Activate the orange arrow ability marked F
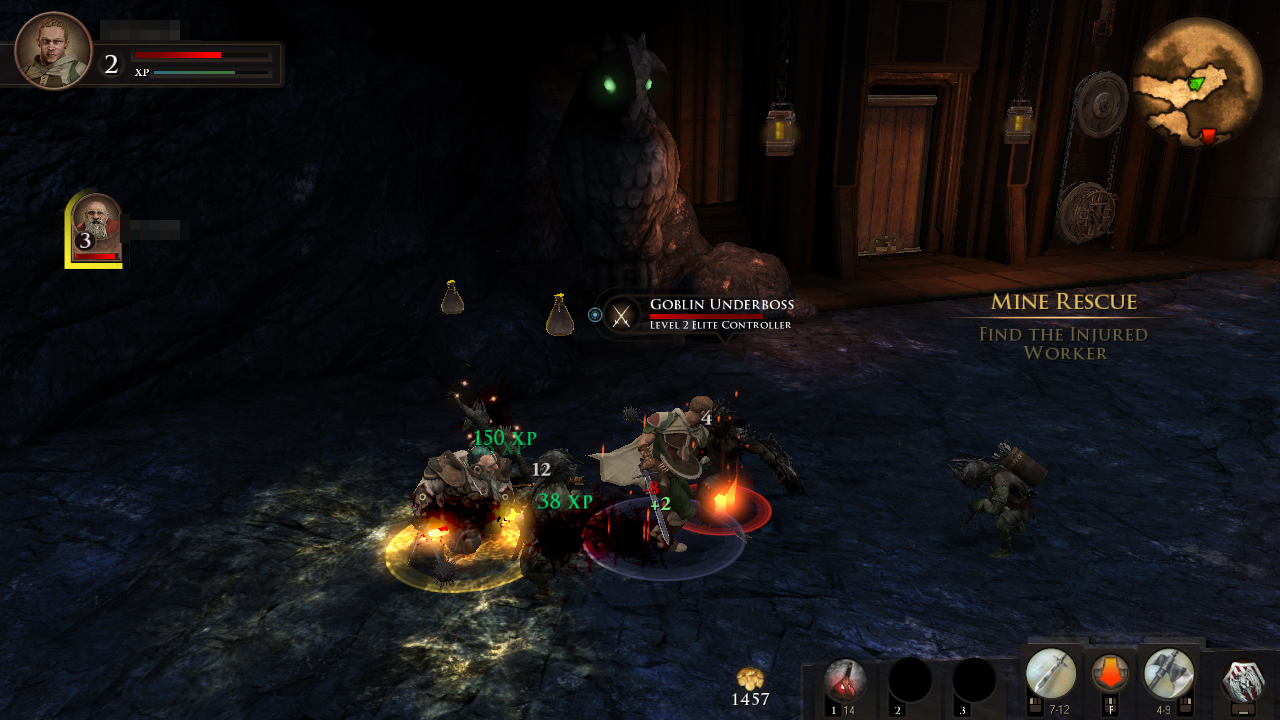Viewport: 1280px width, 720px height. [1110, 673]
